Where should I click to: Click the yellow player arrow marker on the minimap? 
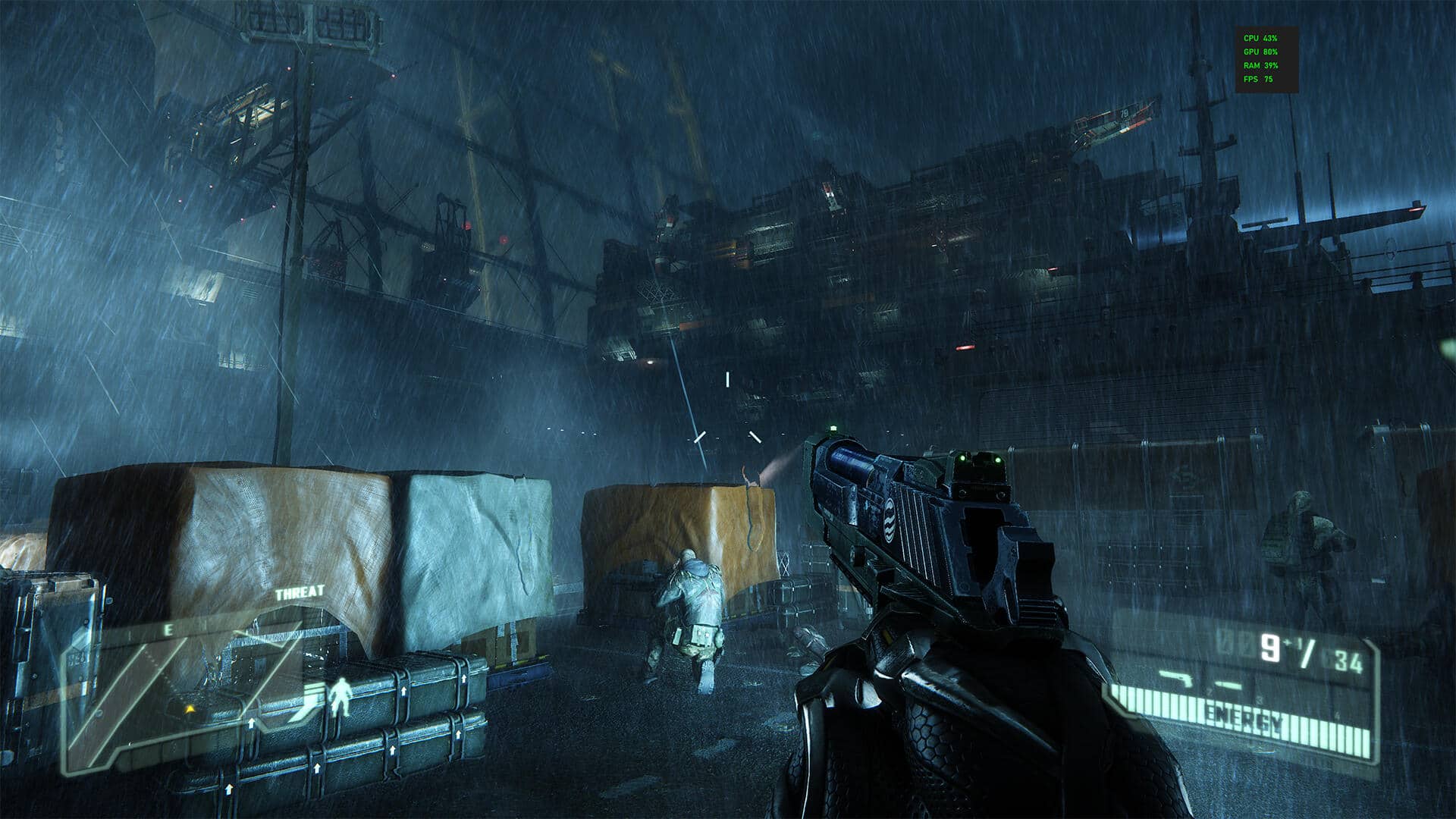coord(190,709)
